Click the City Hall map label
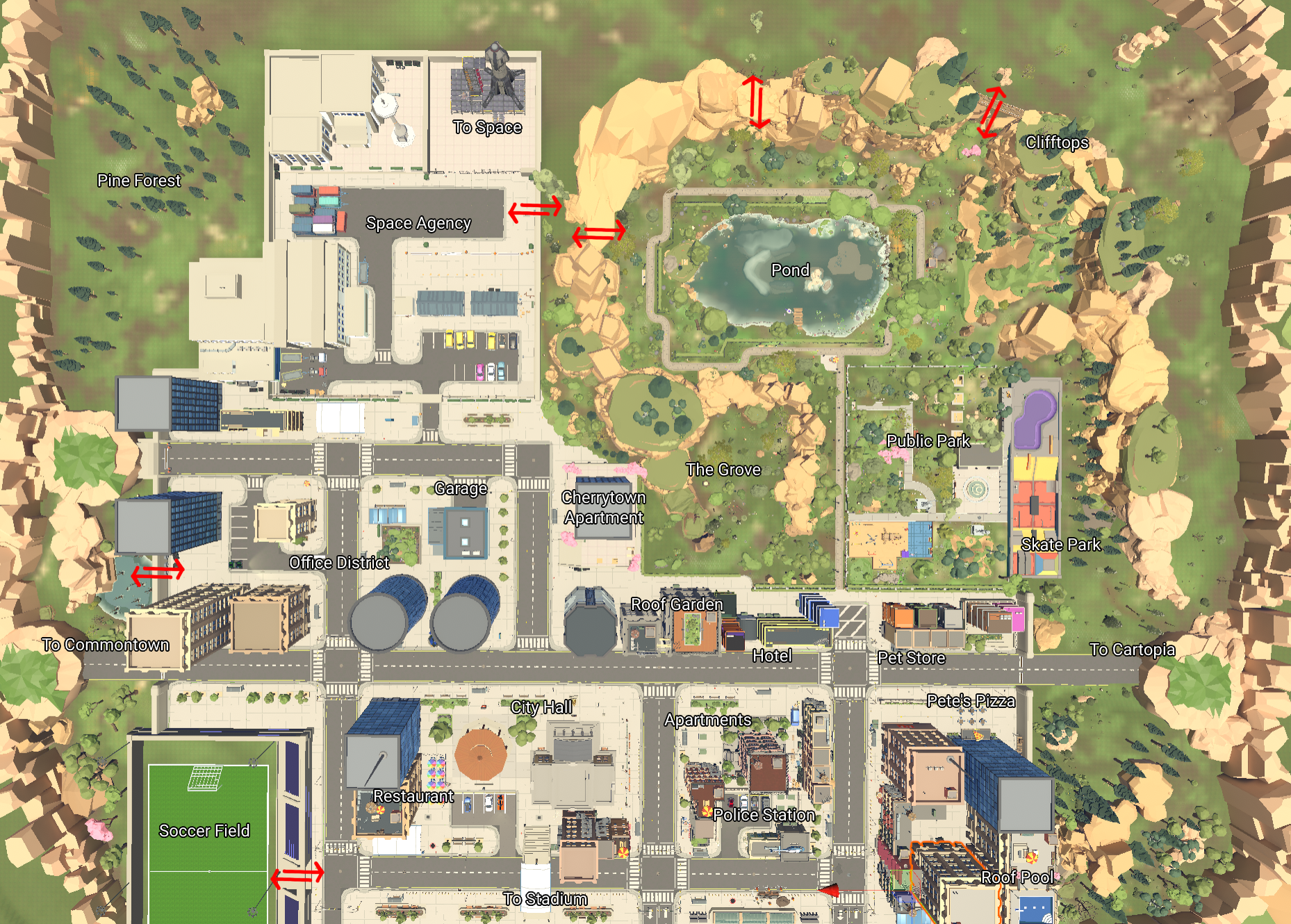 (x=541, y=707)
